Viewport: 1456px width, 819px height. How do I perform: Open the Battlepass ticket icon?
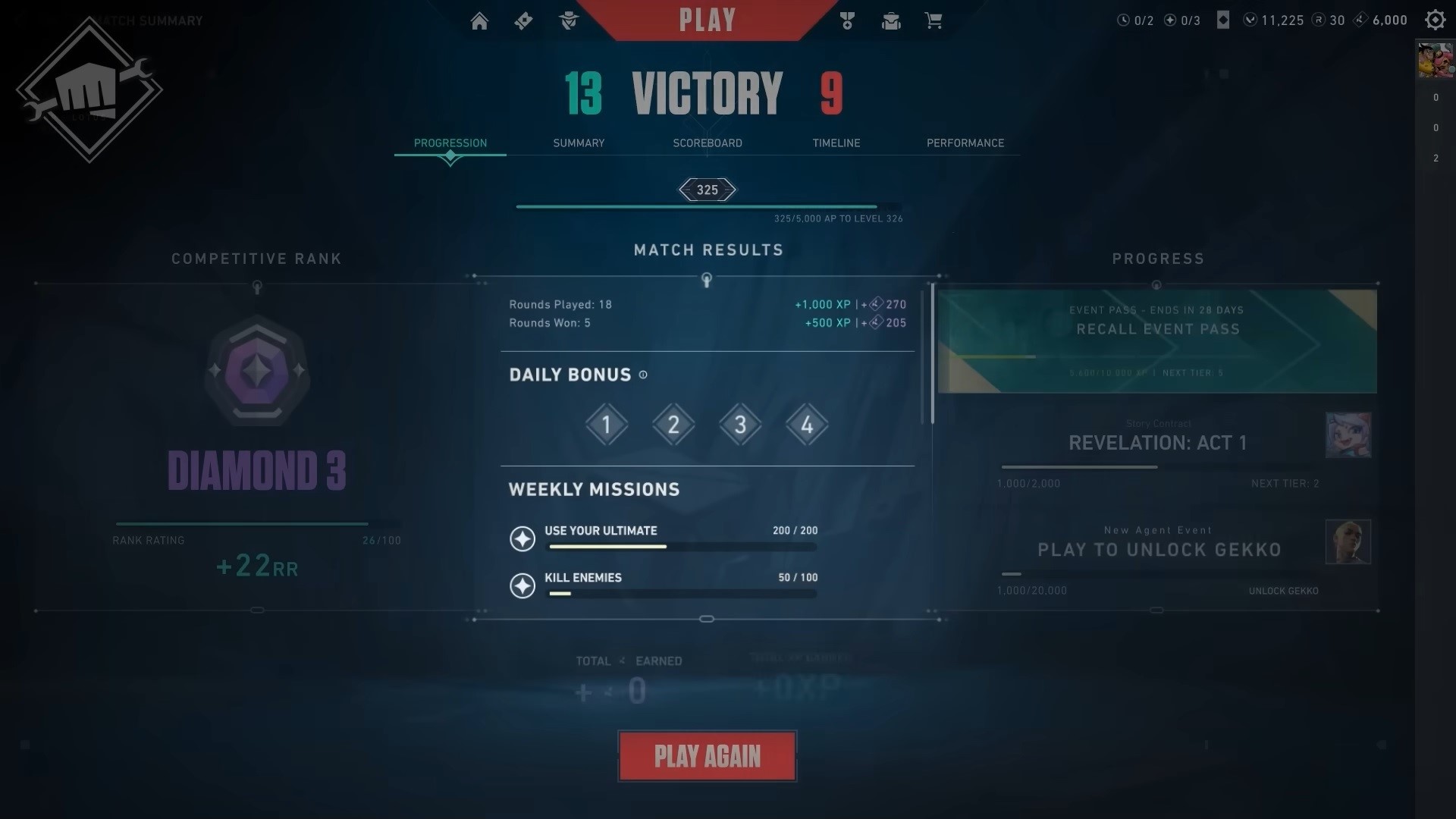point(523,20)
